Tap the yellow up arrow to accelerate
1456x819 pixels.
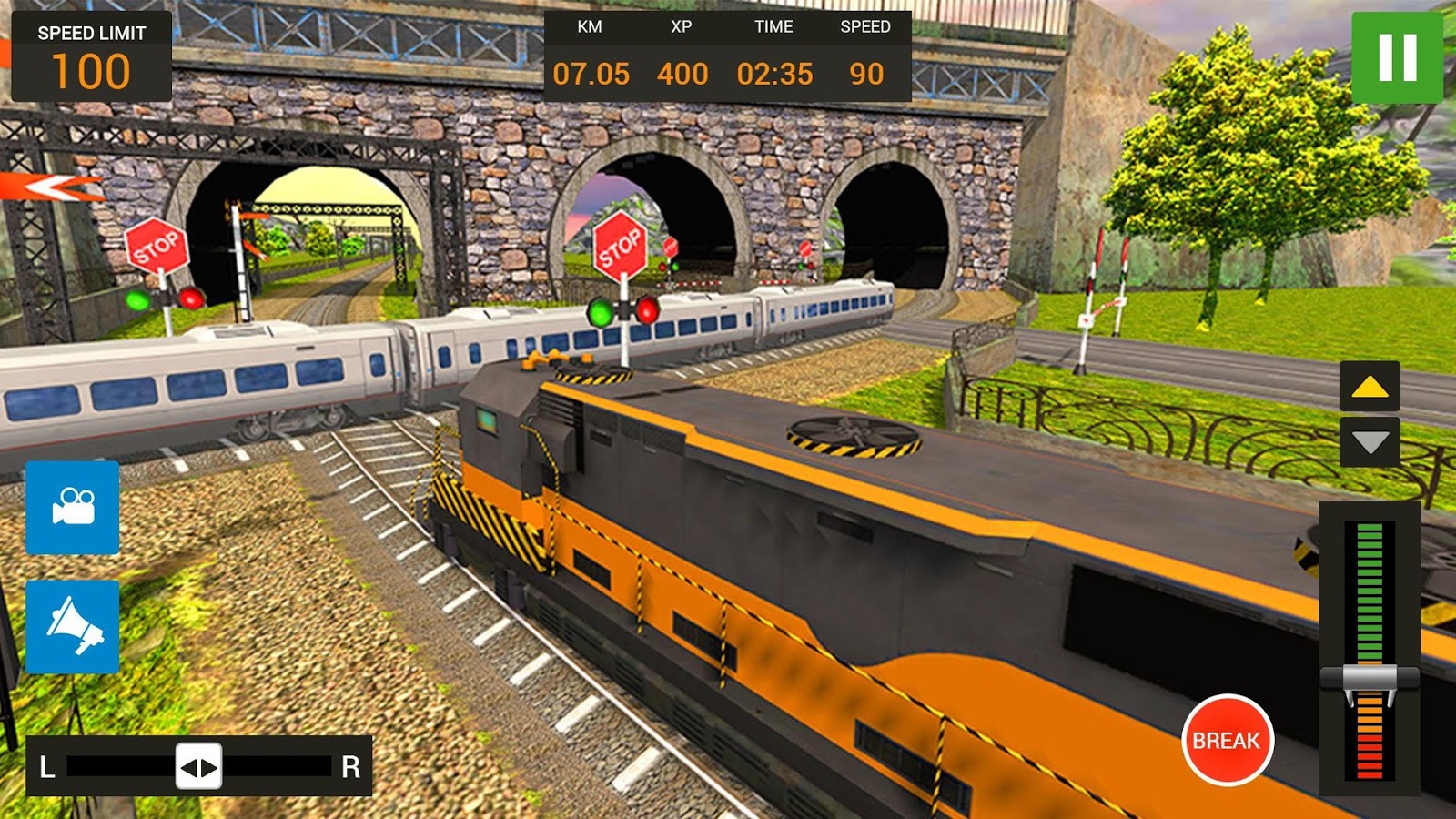[x=1368, y=386]
